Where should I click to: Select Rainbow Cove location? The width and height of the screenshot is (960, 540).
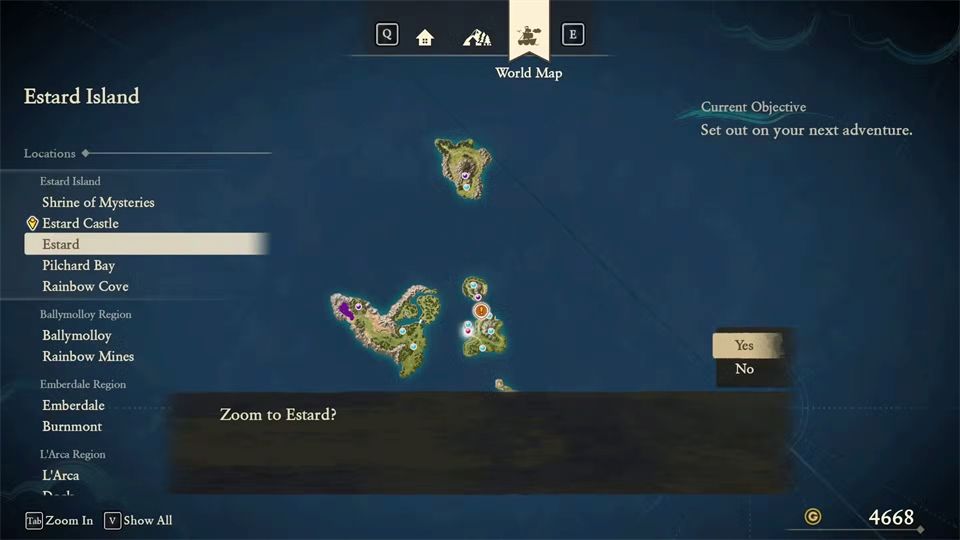tap(85, 286)
